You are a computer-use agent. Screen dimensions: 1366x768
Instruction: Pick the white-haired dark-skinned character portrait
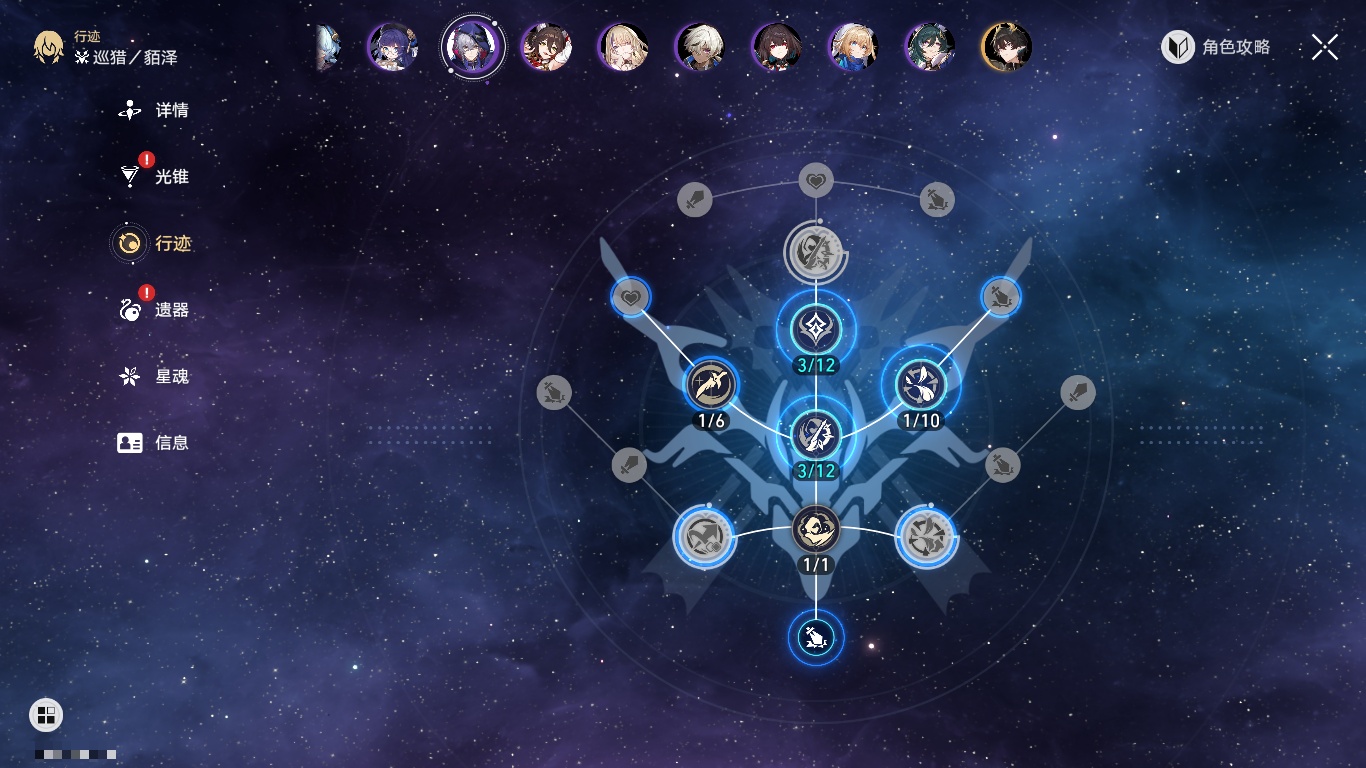(700, 47)
